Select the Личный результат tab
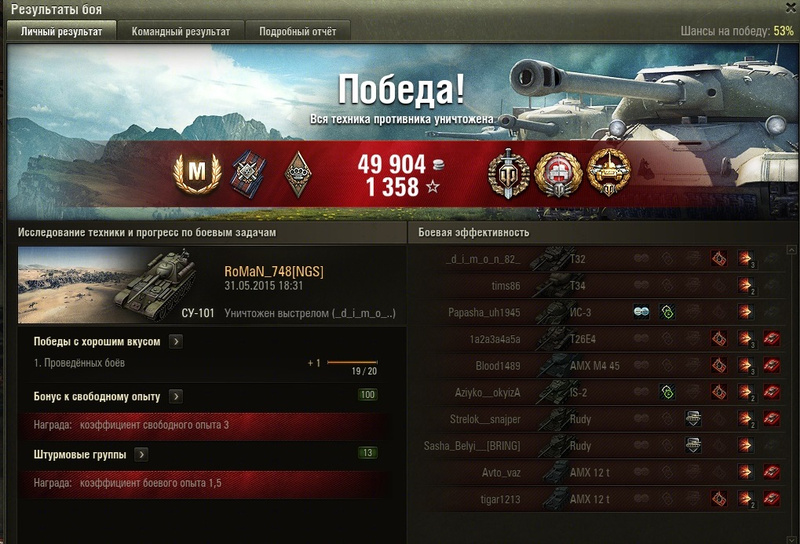 point(62,32)
